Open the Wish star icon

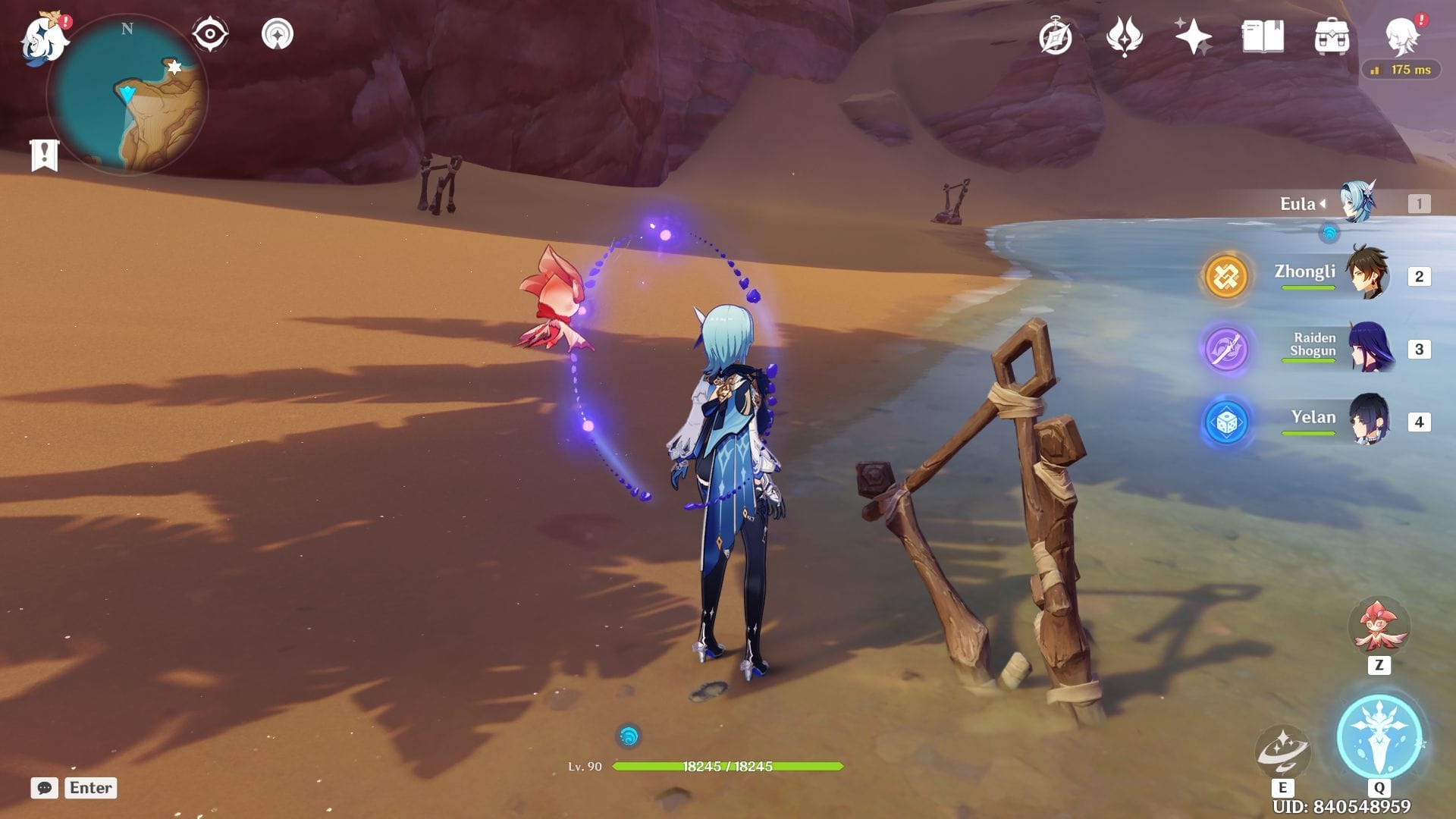[x=1192, y=36]
